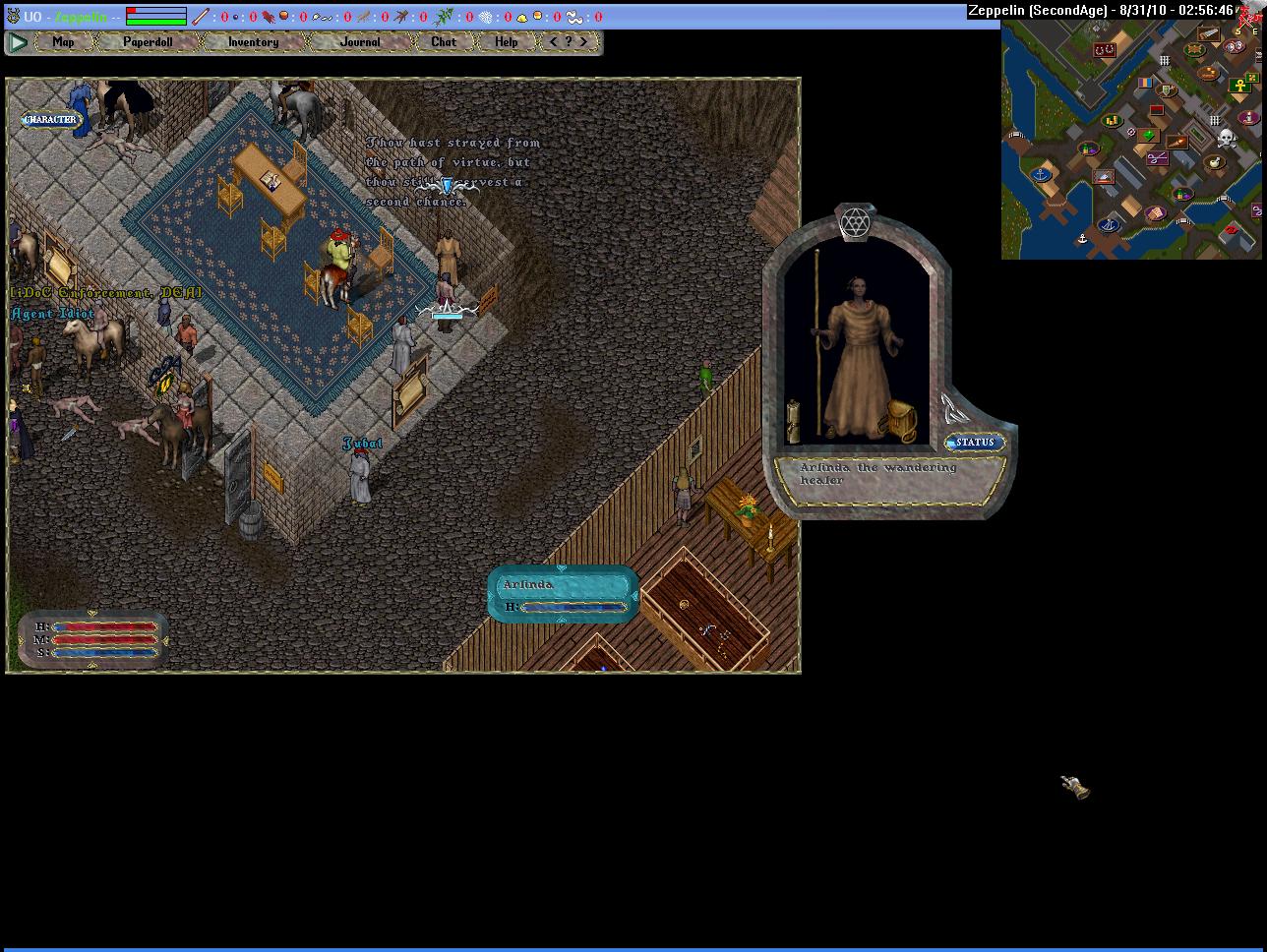Show Arlinda's STATUS from her paperdoll
This screenshot has width=1267, height=952.
974,443
